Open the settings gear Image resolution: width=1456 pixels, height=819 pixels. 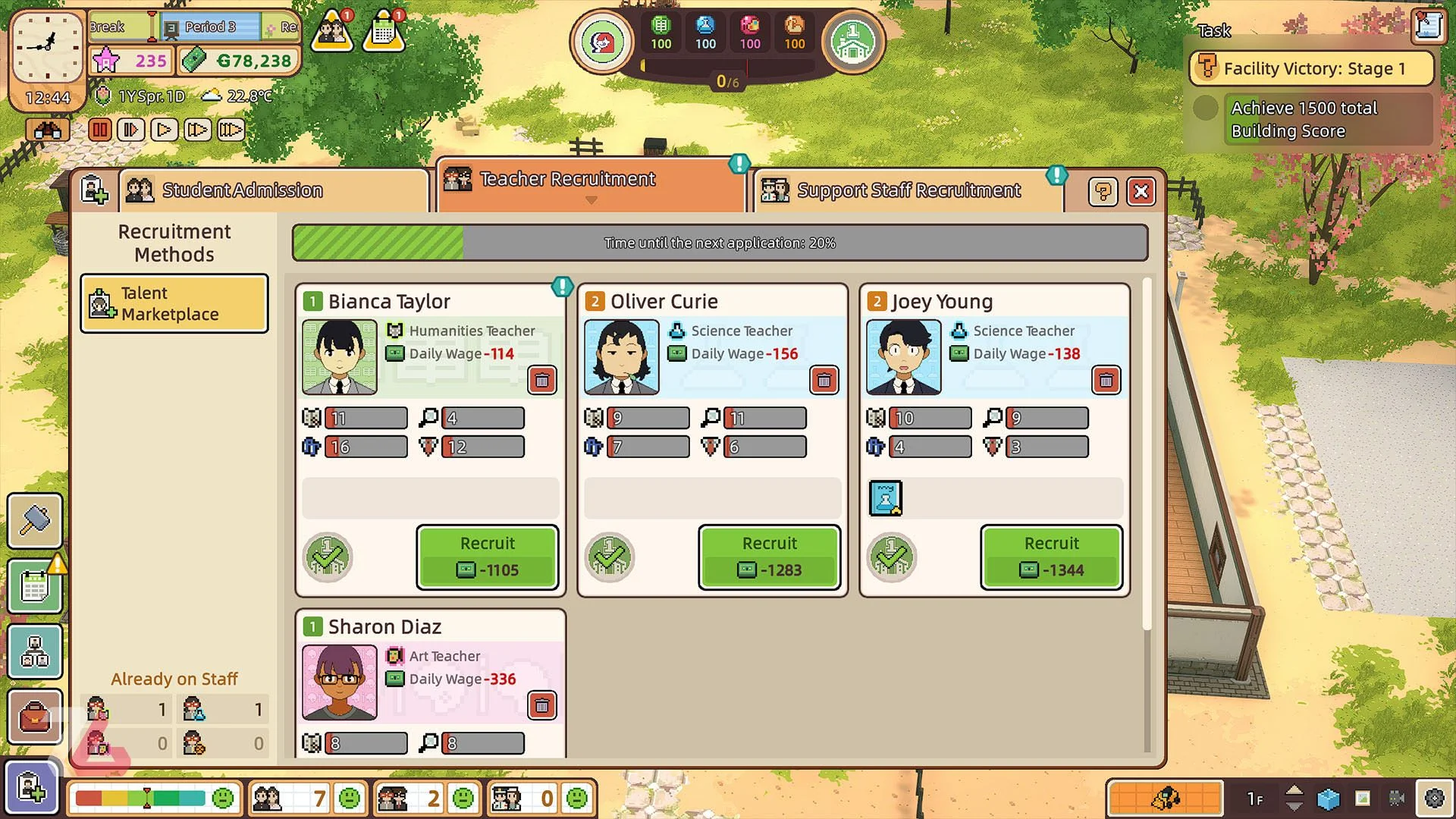click(1434, 798)
